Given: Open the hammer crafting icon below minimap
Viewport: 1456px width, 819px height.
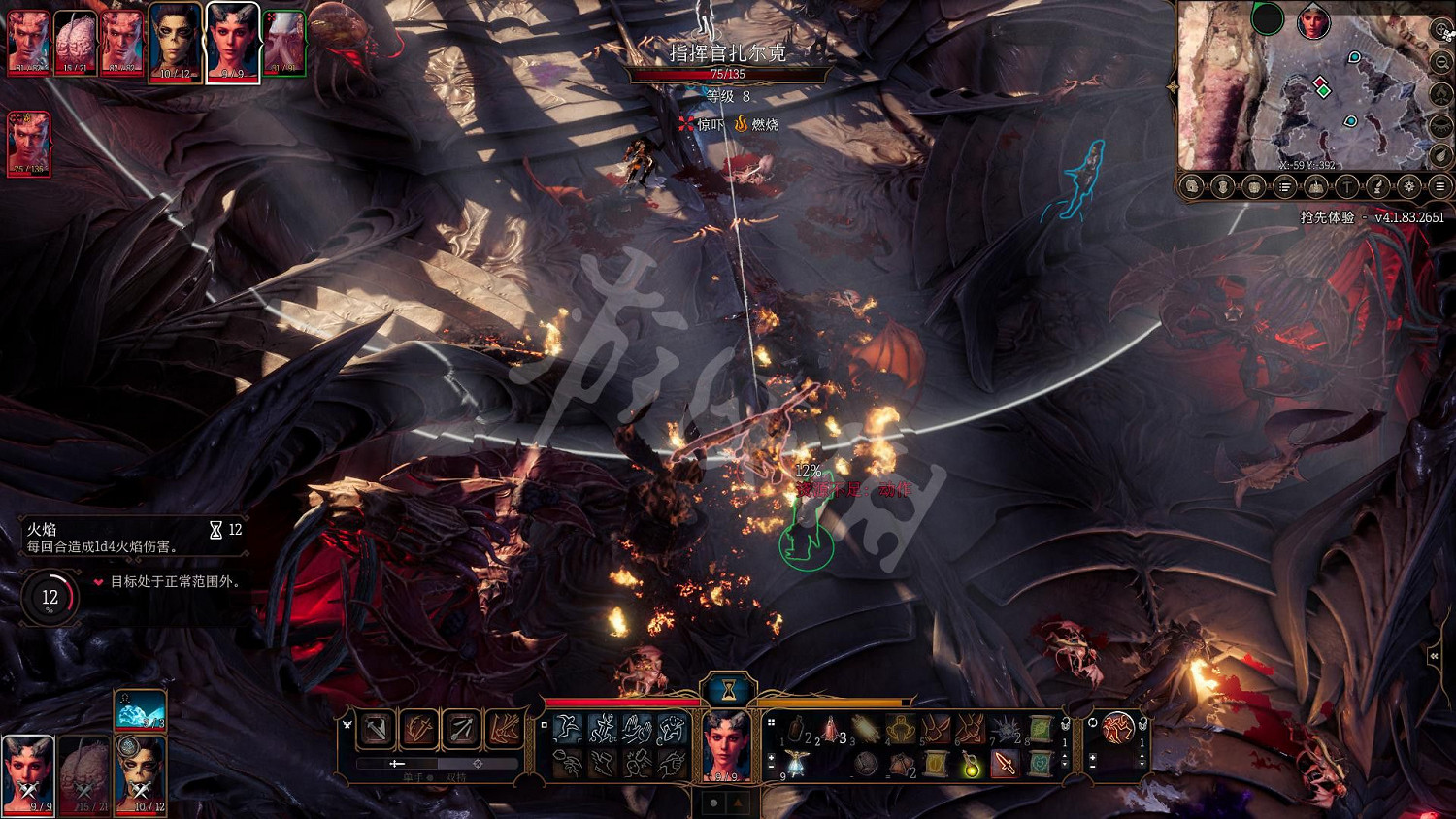Looking at the screenshot, I should tap(1346, 186).
